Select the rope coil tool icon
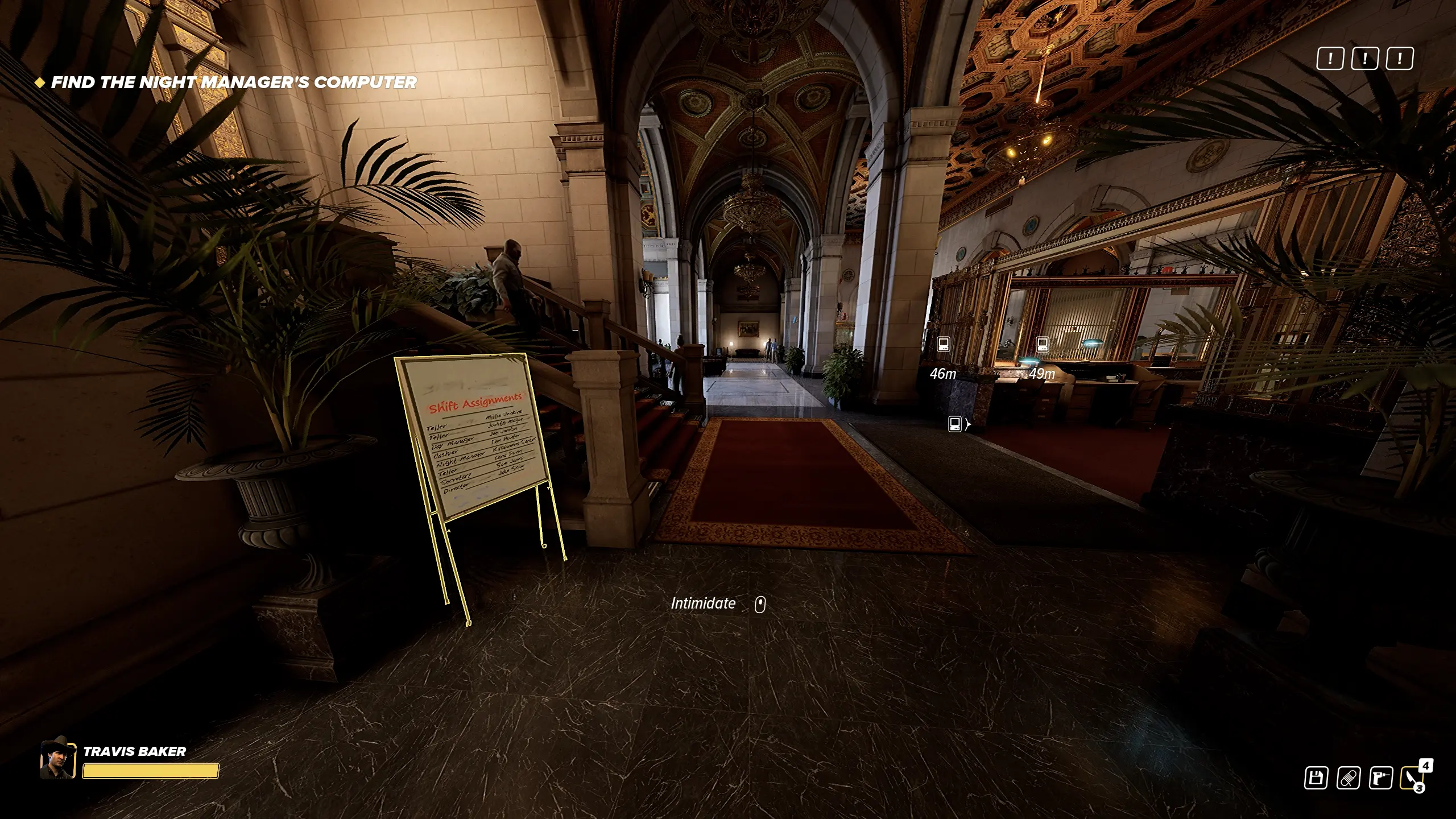The width and height of the screenshot is (1456, 819). pos(1348,777)
